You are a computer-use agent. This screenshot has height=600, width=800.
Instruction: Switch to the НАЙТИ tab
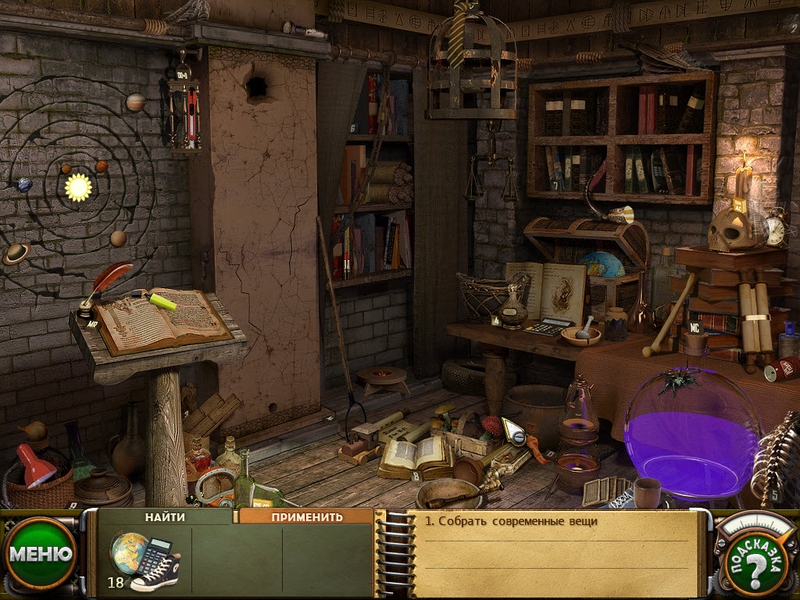[x=164, y=517]
